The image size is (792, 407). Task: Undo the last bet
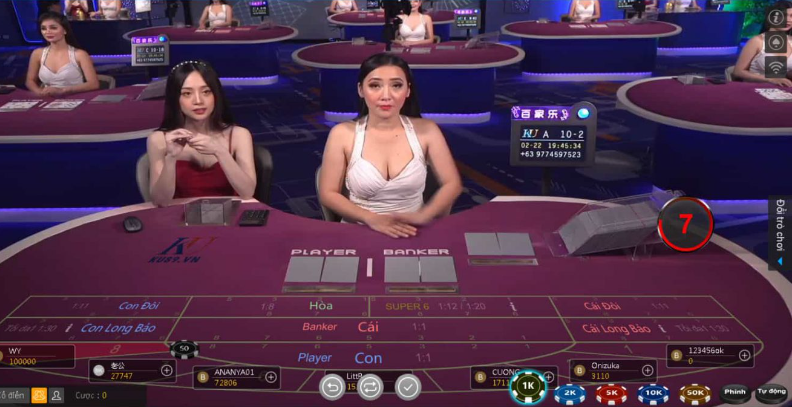tap(332, 386)
